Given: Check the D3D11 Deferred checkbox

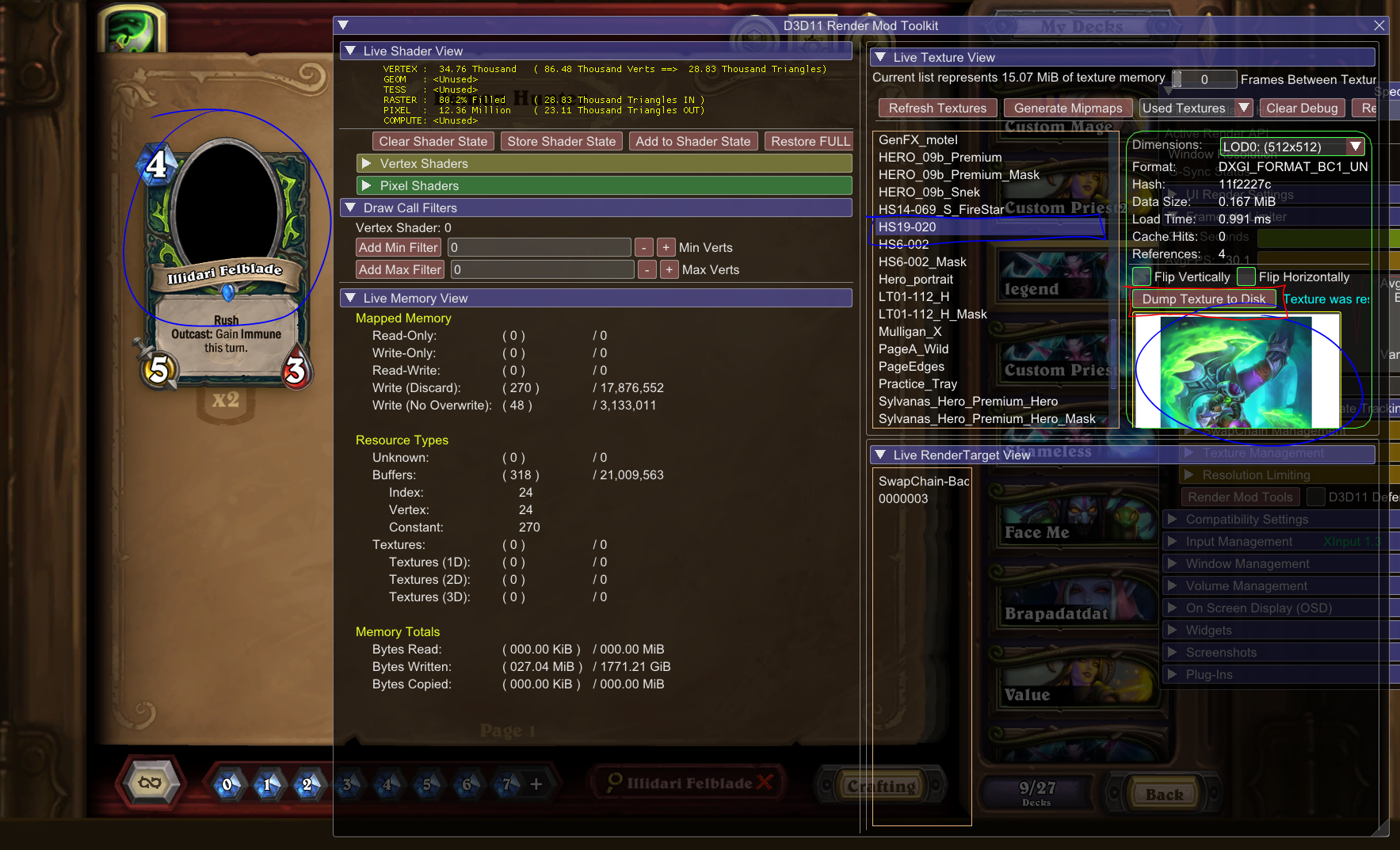Looking at the screenshot, I should click(1316, 497).
